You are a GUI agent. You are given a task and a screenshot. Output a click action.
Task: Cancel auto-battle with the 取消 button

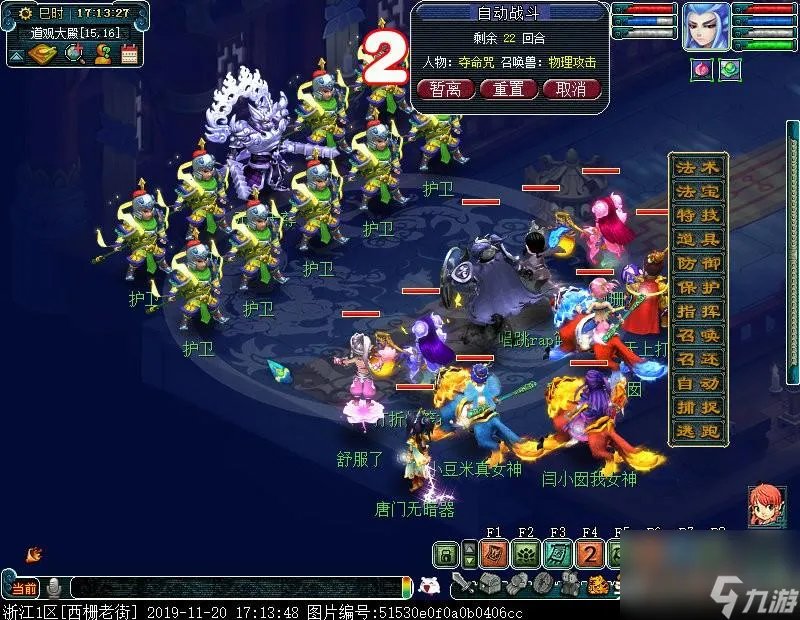pyautogui.click(x=571, y=89)
